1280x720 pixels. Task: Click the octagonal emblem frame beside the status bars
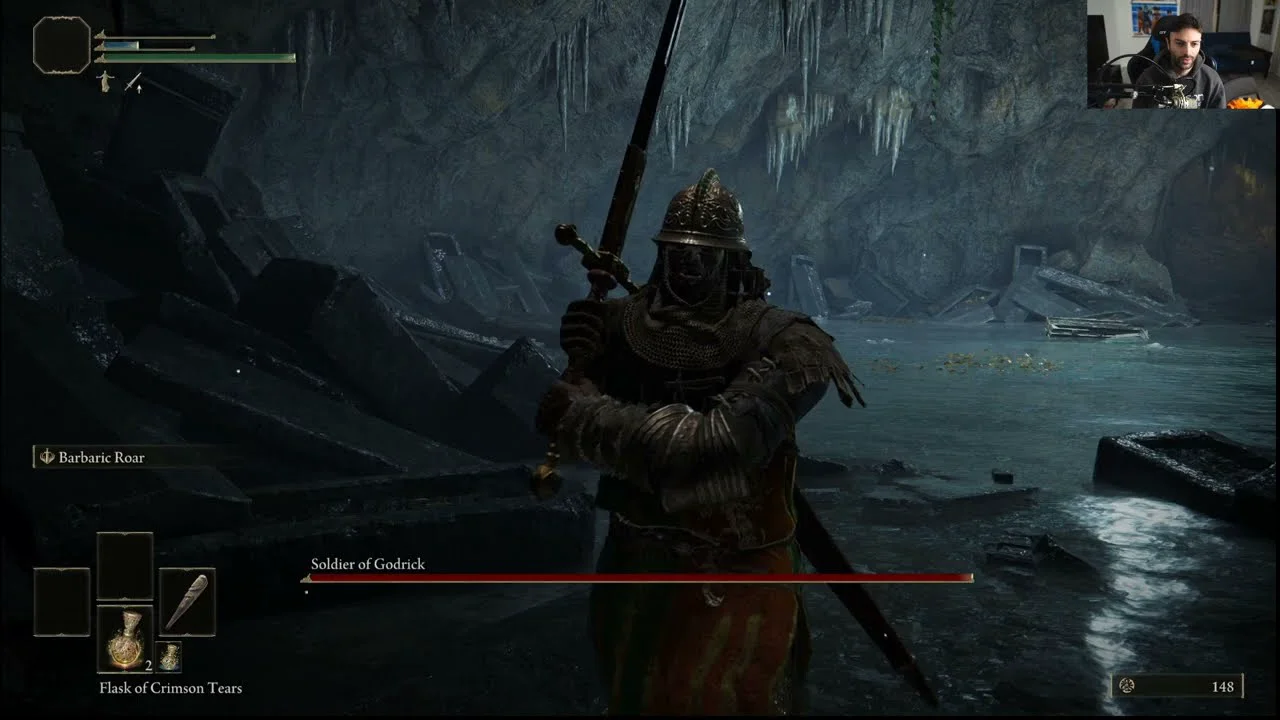62,45
